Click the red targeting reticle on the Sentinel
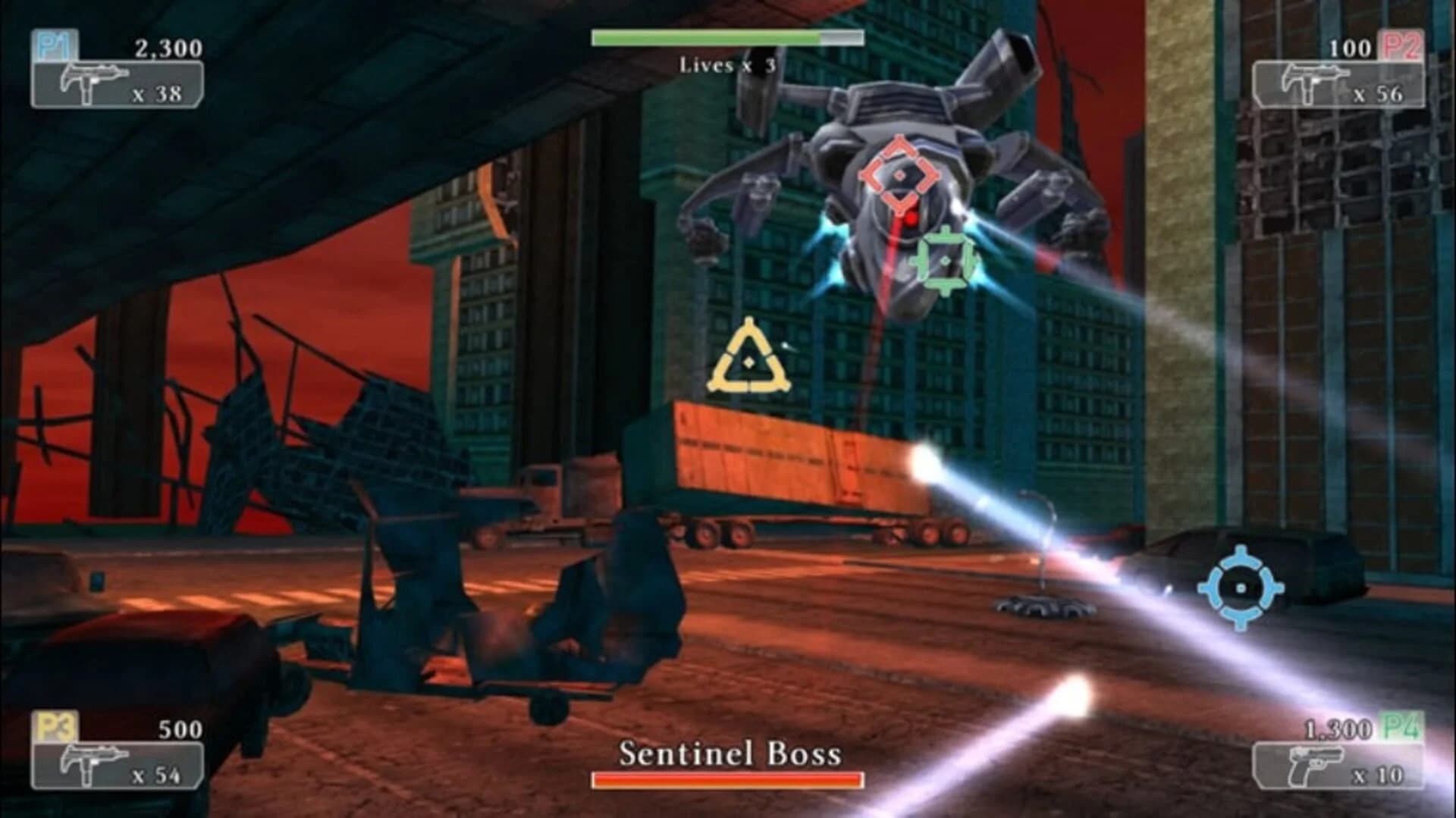The width and height of the screenshot is (1456, 818). (901, 176)
